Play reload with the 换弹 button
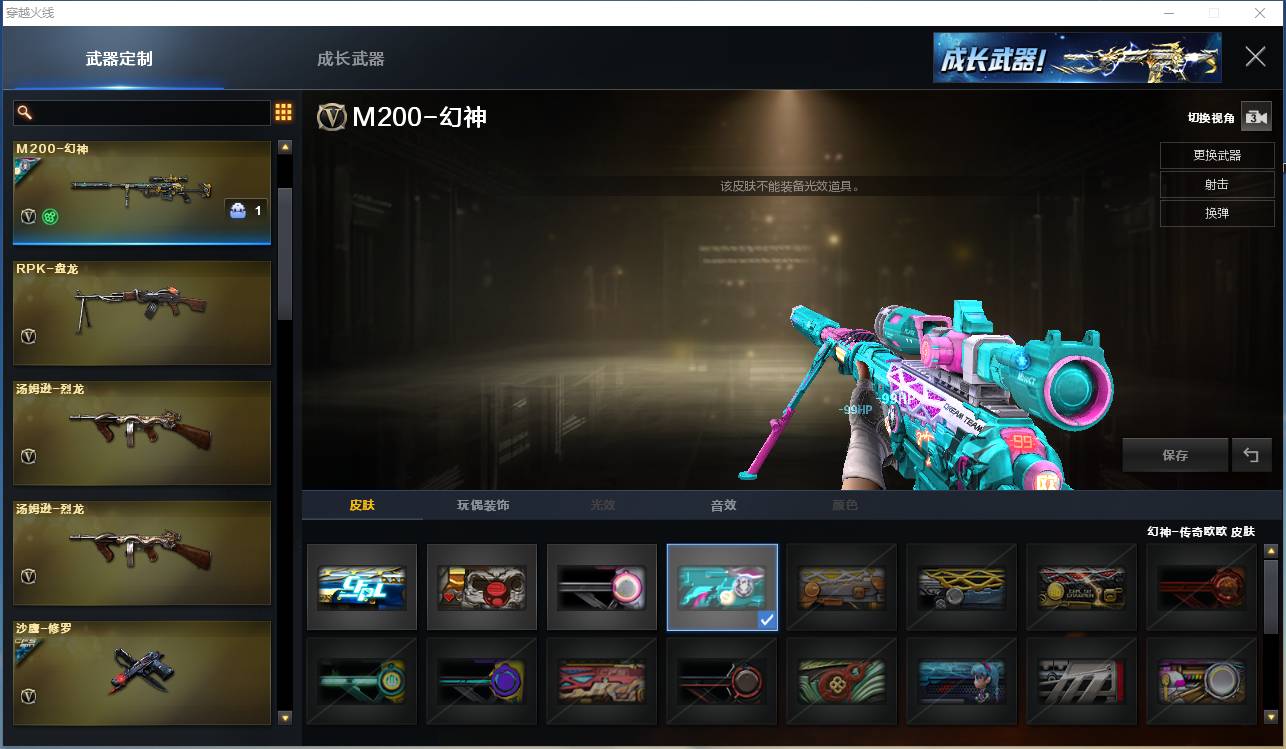This screenshot has height=749, width=1286. tap(1217, 214)
